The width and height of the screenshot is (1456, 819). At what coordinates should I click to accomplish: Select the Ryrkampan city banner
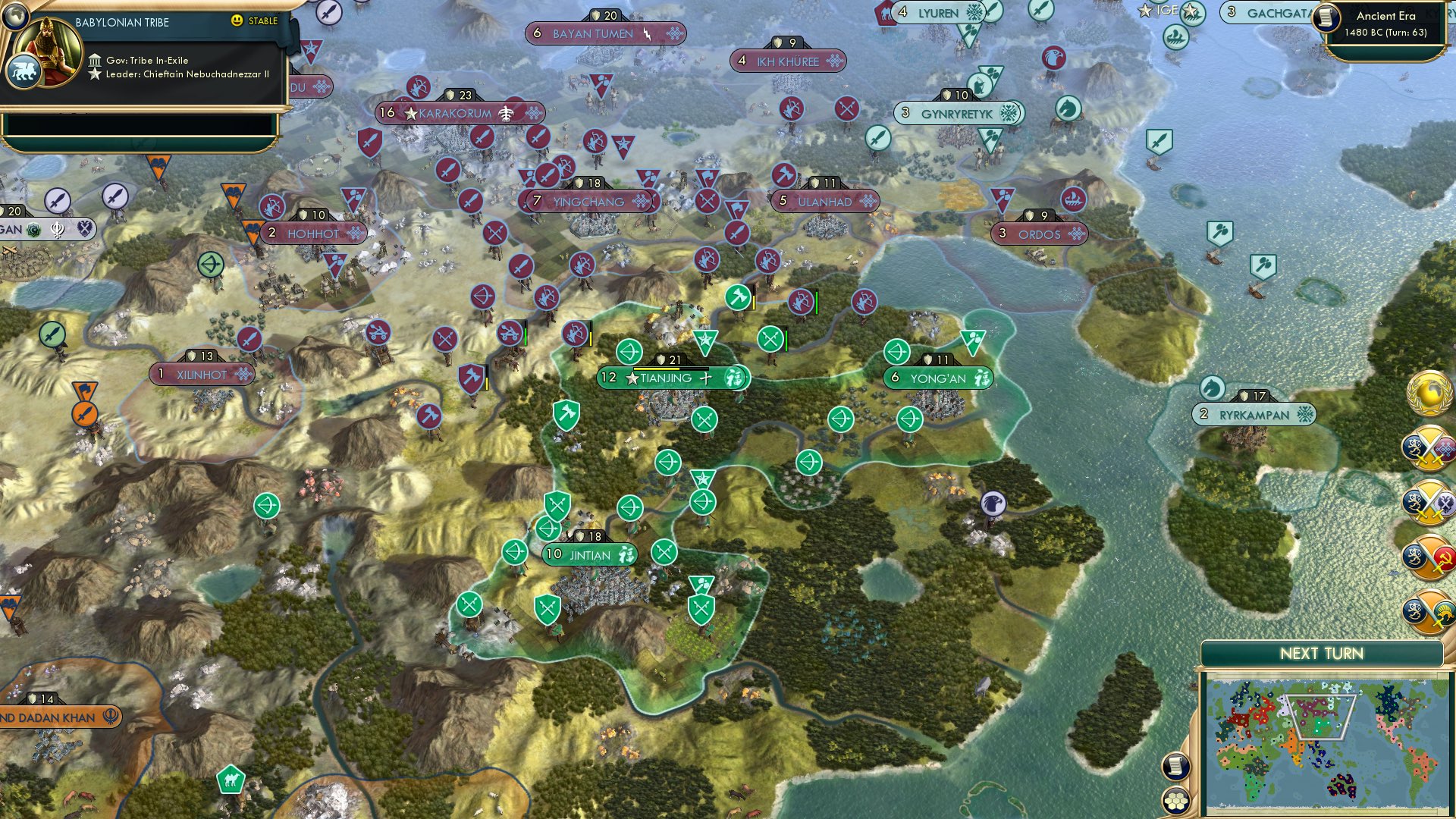1251,413
